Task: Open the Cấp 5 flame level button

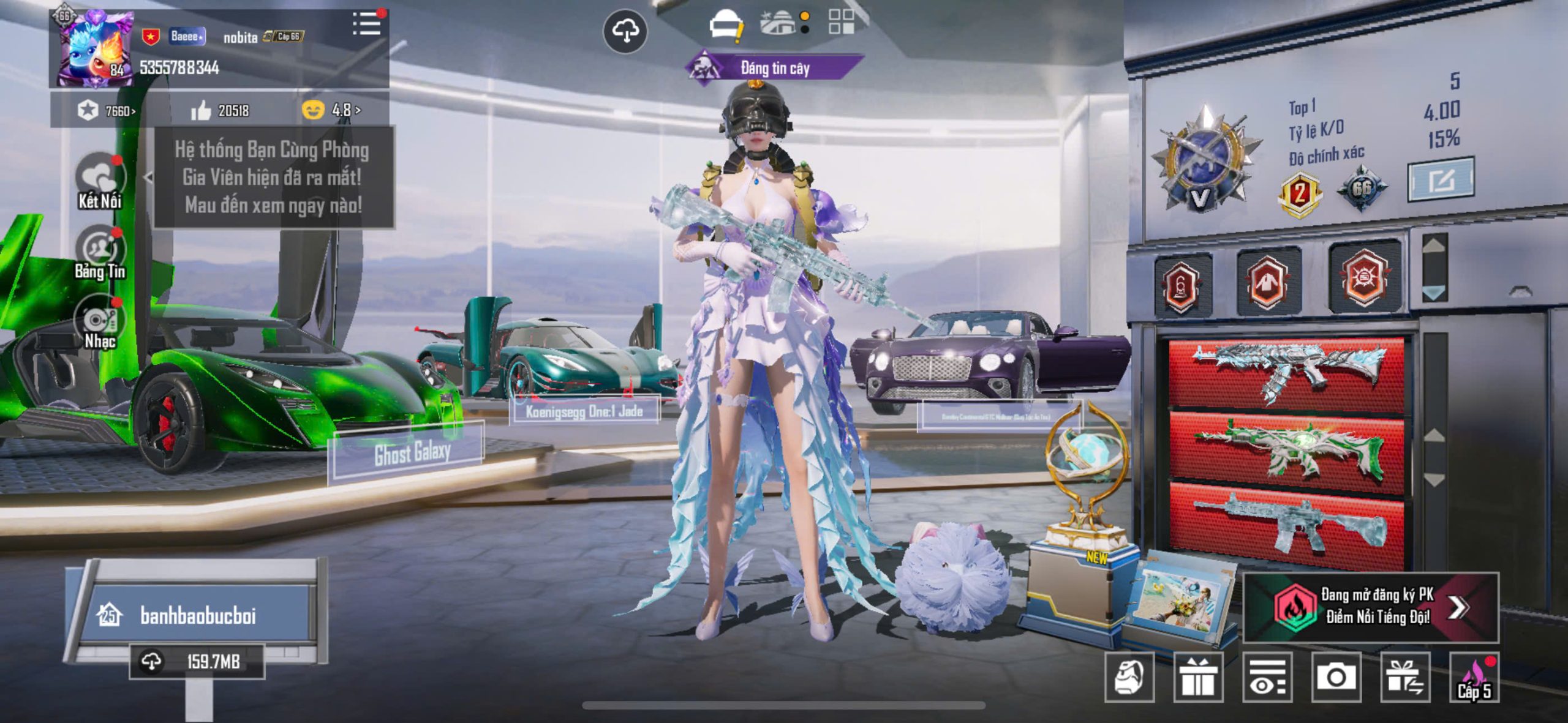Action: (1474, 677)
